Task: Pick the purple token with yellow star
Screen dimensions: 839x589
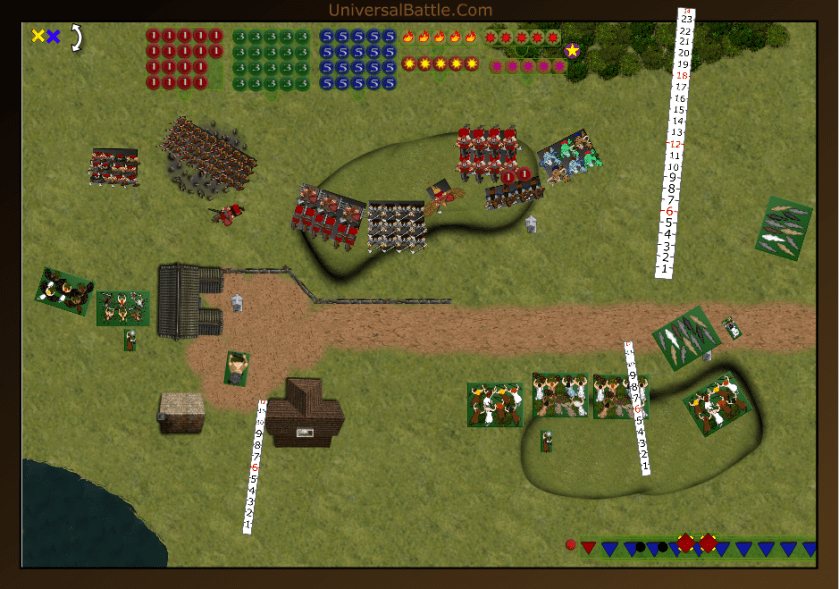Action: pos(572,50)
